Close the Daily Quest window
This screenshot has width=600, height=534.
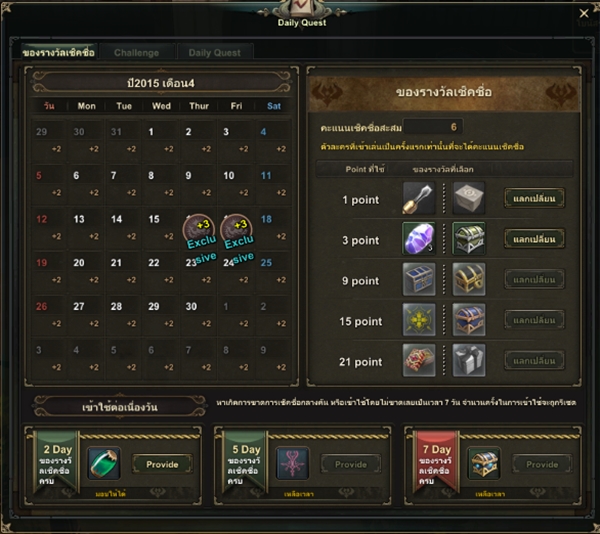pos(584,13)
